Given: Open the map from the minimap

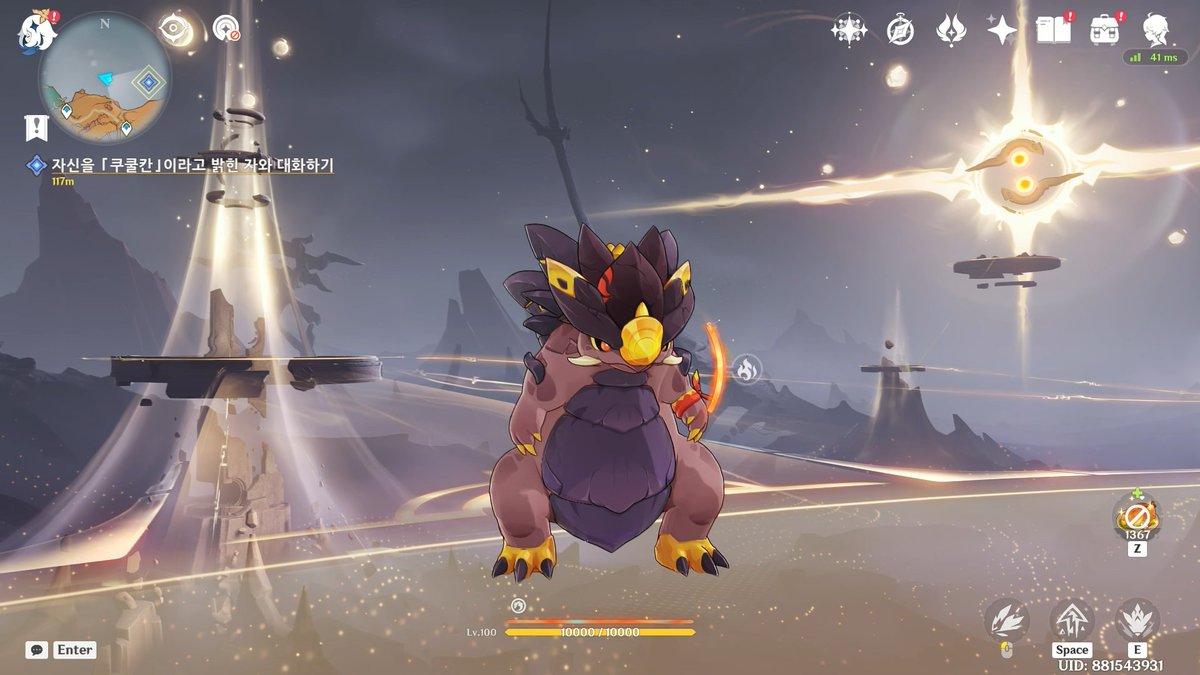Looking at the screenshot, I should 105,78.
